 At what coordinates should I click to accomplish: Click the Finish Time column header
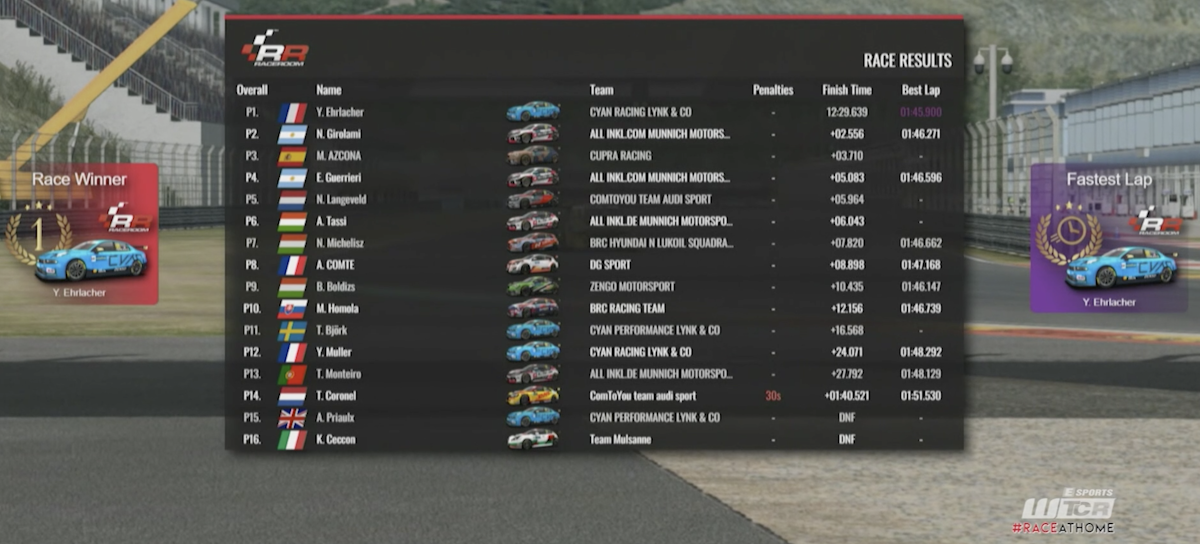point(847,90)
